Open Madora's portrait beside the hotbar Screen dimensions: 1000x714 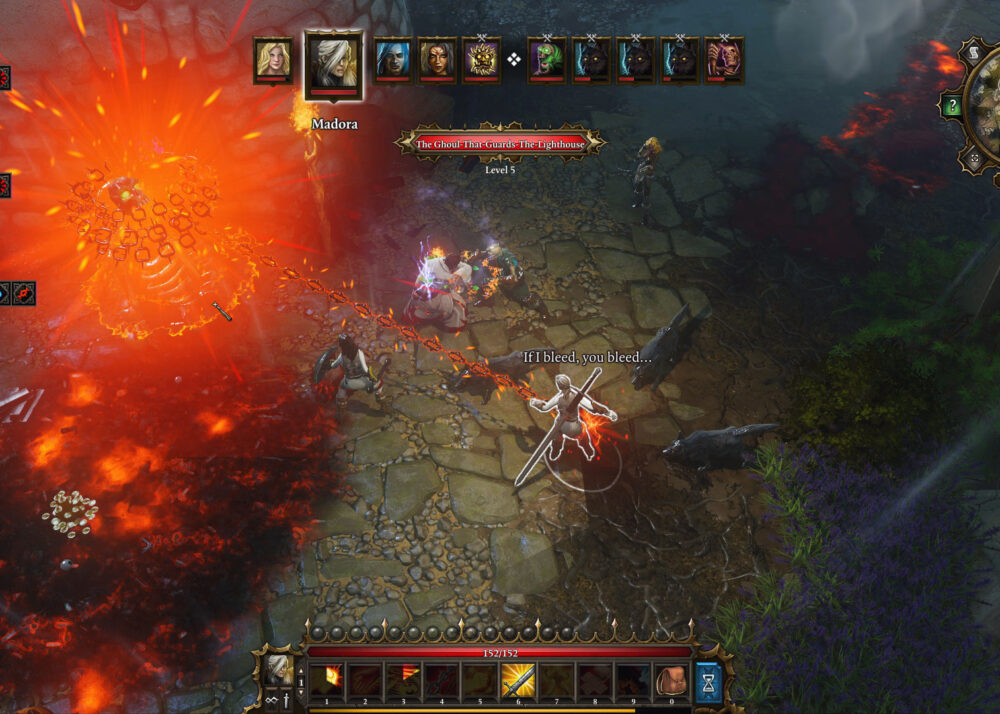click(278, 669)
